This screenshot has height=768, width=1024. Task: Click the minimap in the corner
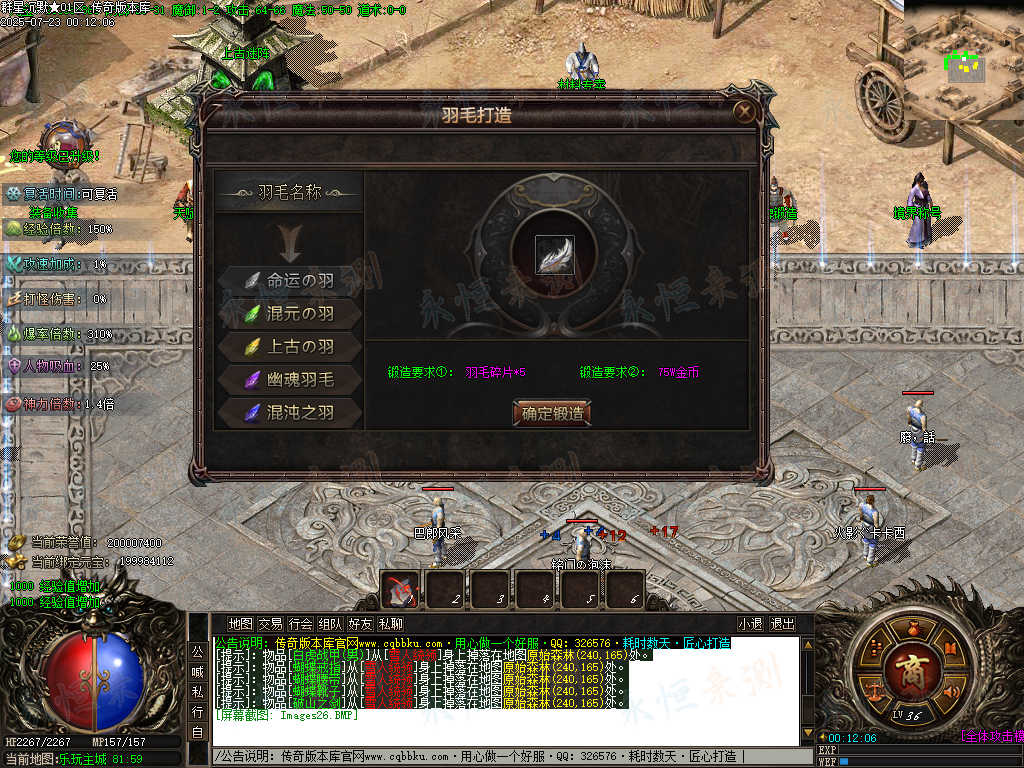click(x=964, y=60)
